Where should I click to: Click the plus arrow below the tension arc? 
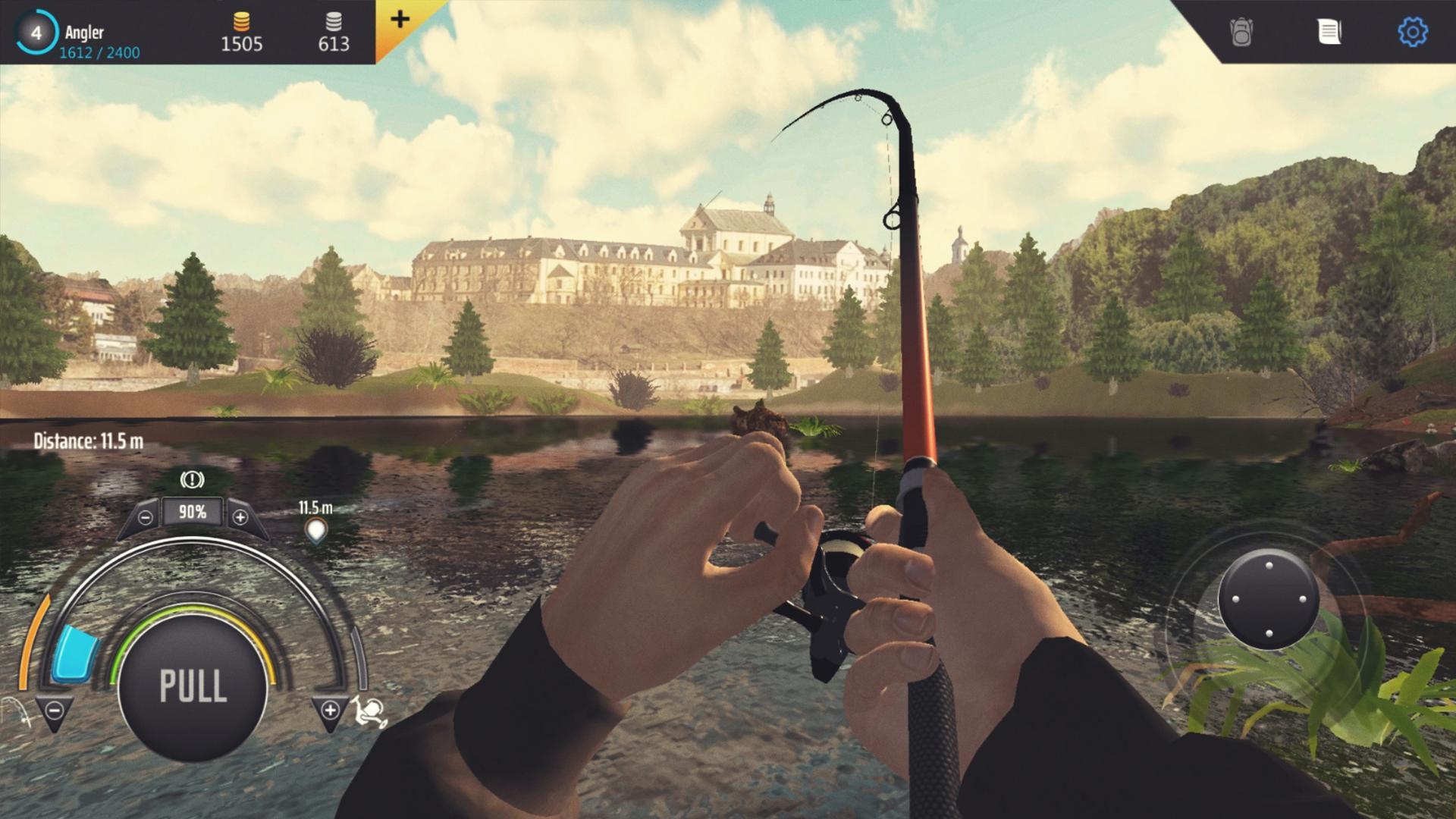pos(329,711)
